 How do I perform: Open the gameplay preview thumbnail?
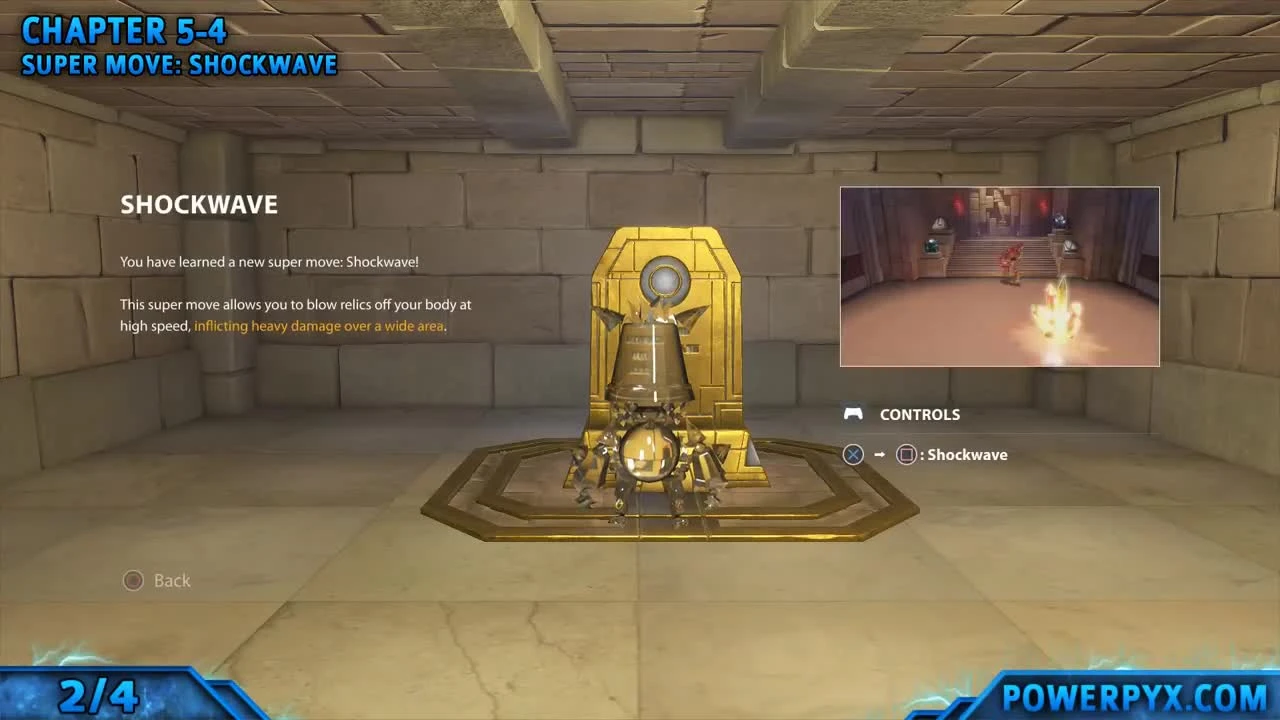(999, 276)
